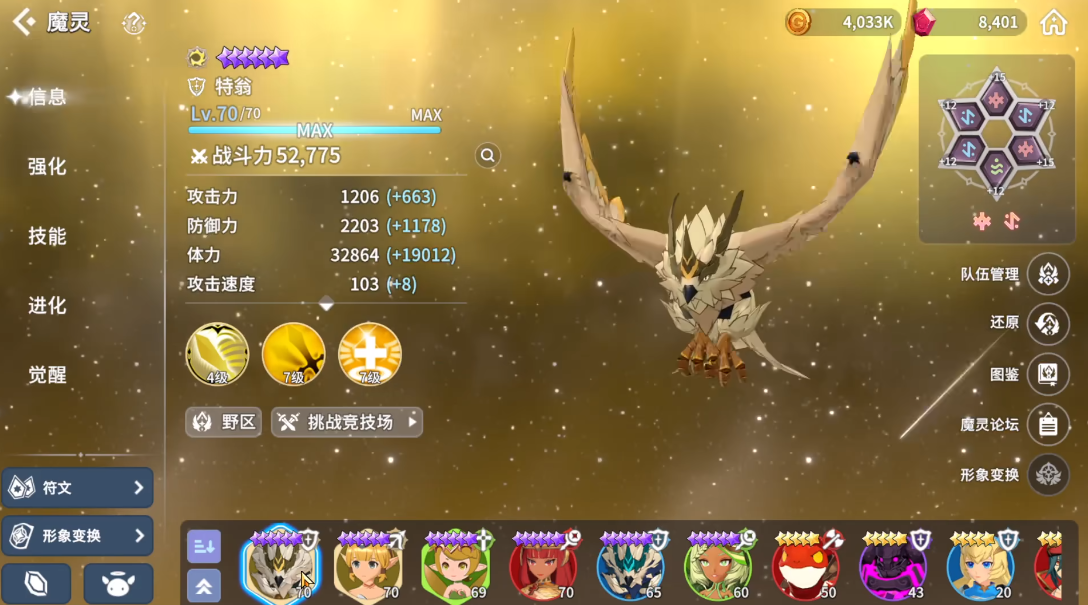
Task: Open the 符文 rune menu
Action: tap(78, 488)
